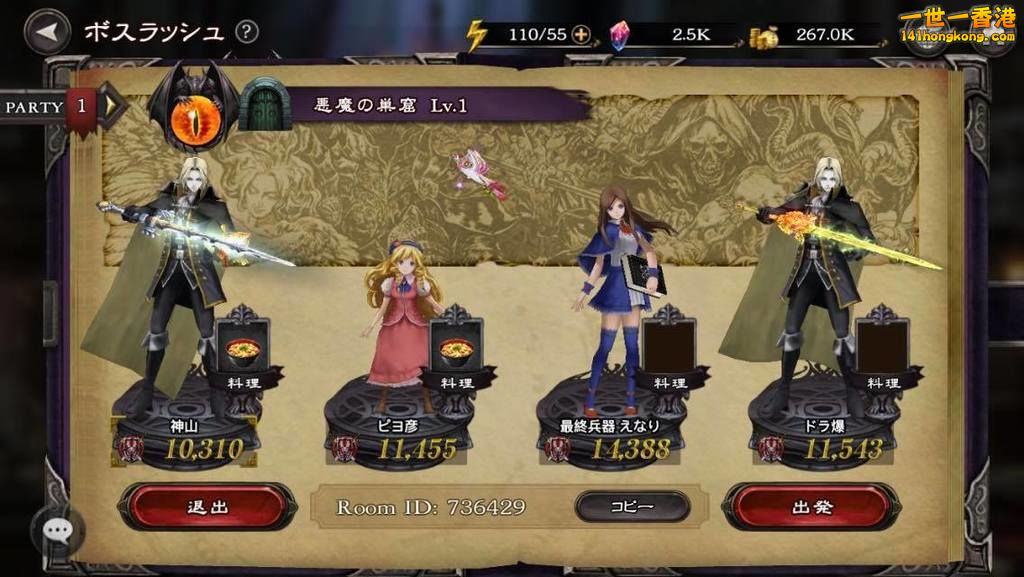Go back with the top-left arrow button
The image size is (1024, 577).
pyautogui.click(x=46, y=32)
